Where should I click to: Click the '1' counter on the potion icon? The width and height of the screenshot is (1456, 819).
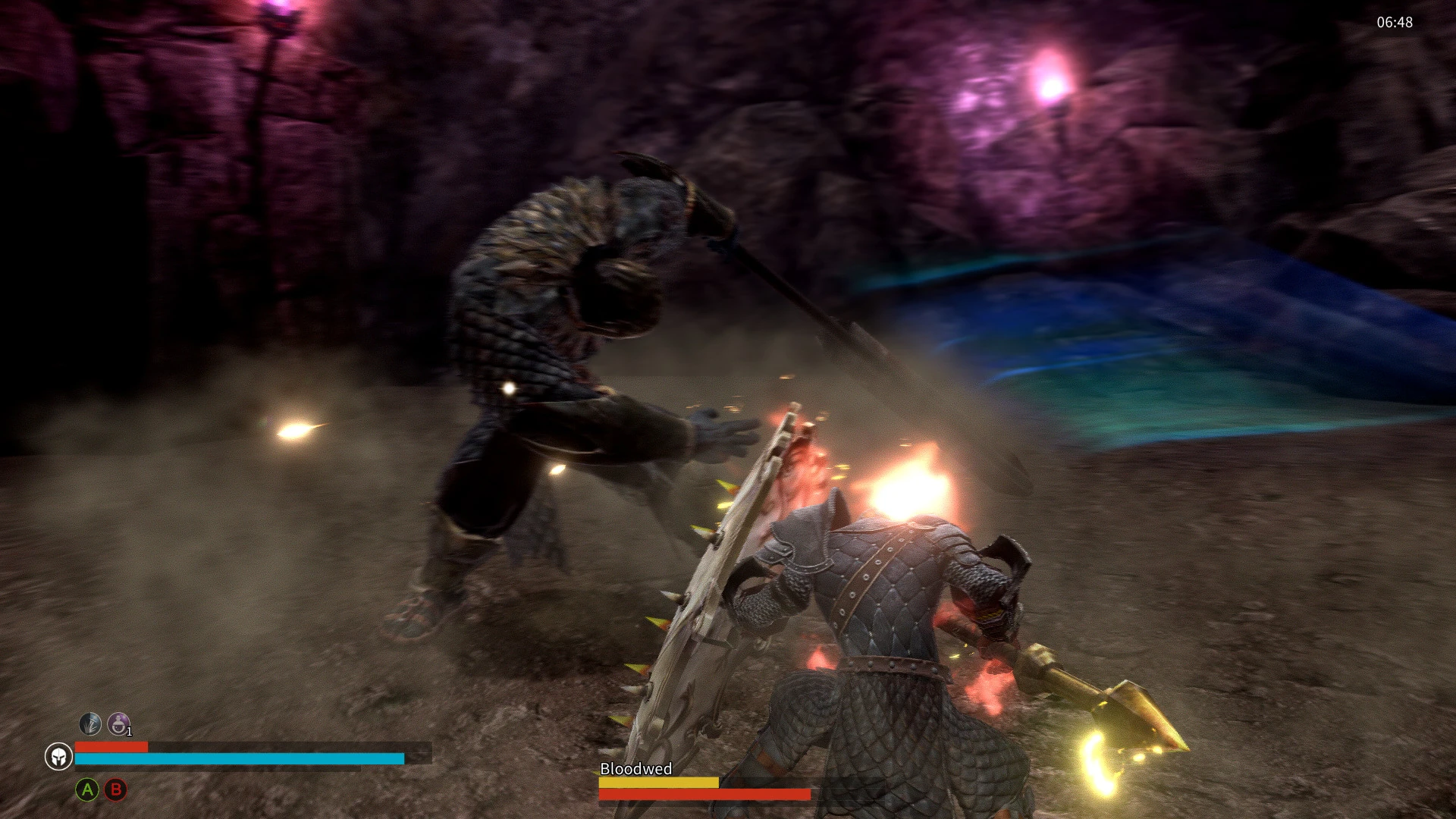point(130,733)
